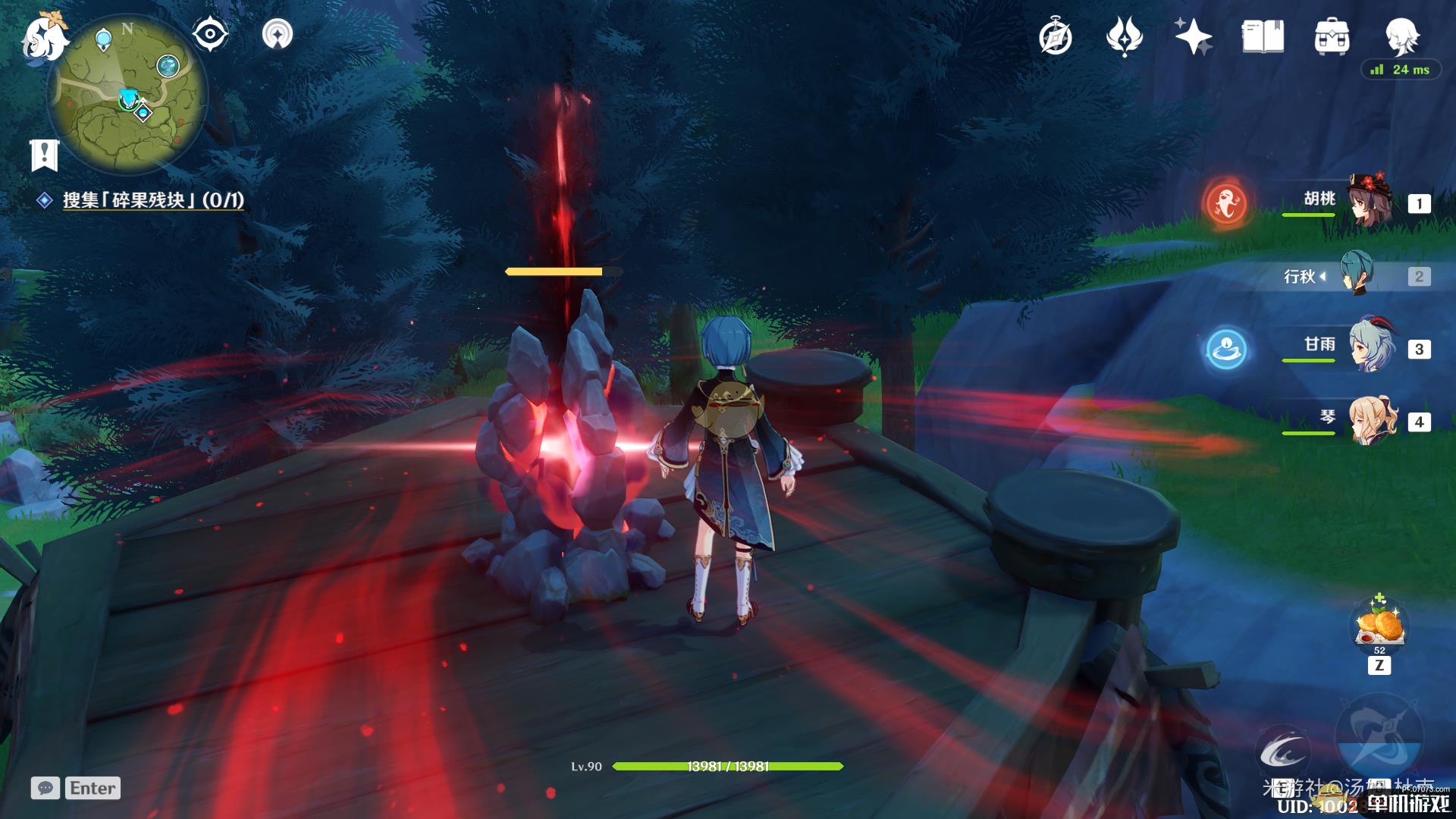Open the wish star icon
Viewport: 1456px width, 819px height.
coord(1193,36)
